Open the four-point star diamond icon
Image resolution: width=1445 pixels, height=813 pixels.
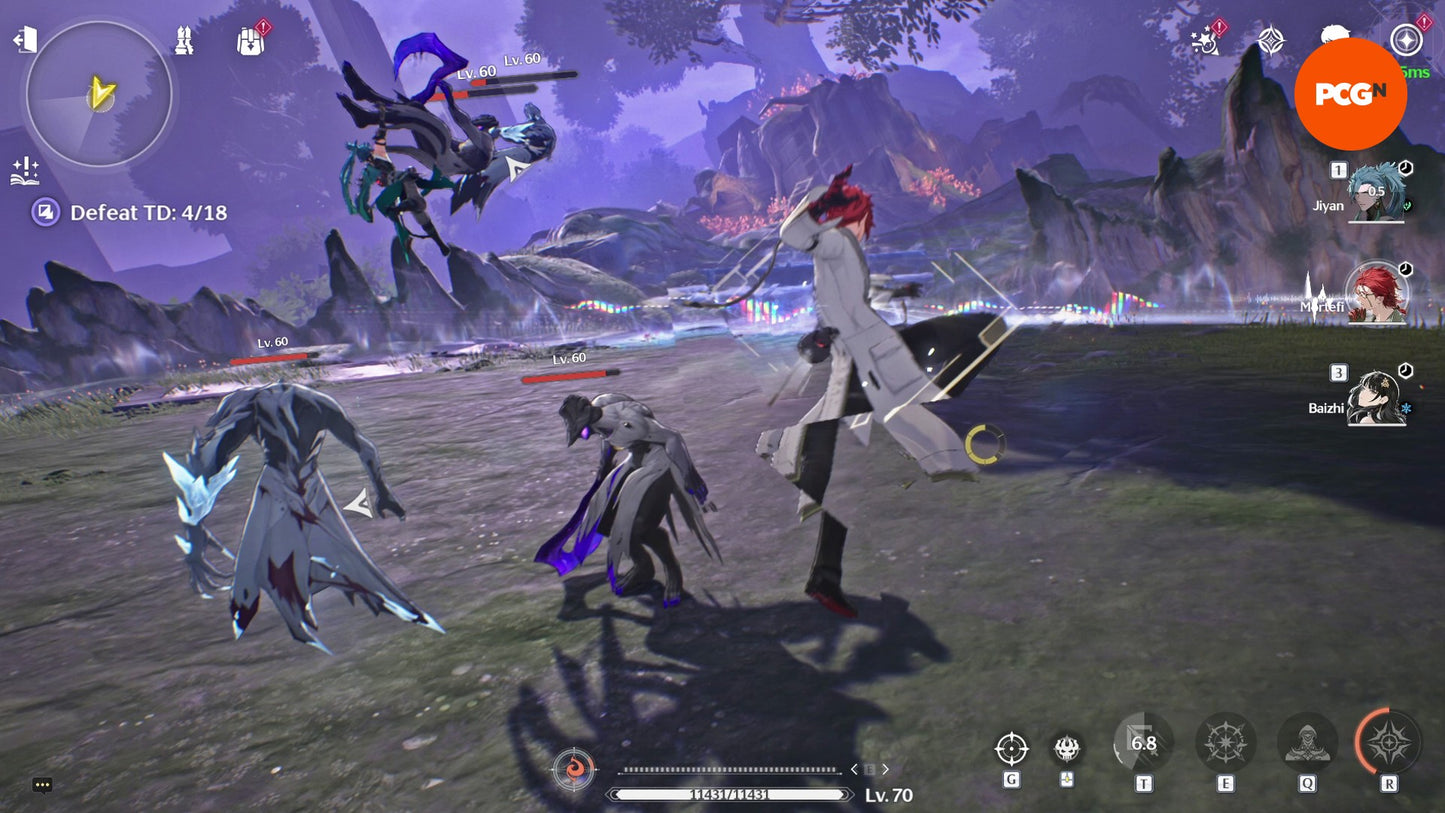(1271, 40)
